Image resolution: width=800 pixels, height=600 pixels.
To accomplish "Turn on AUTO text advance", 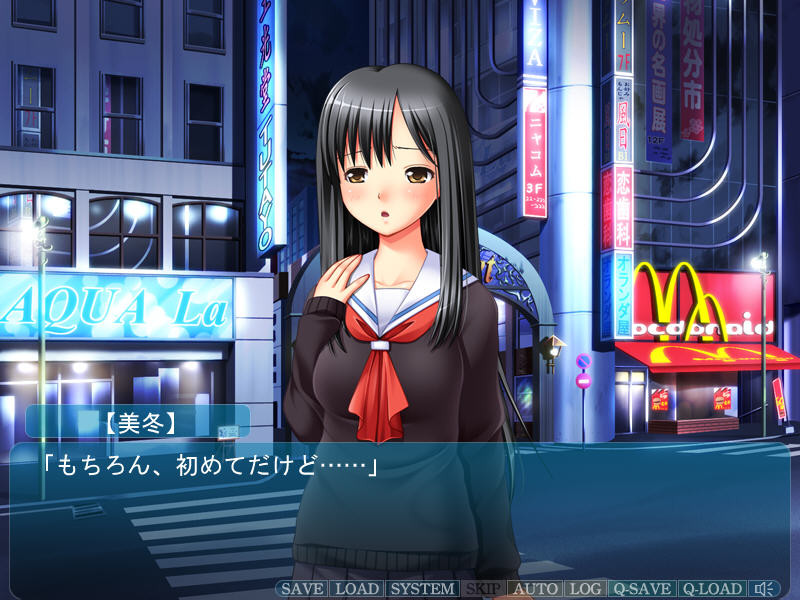I will tap(535, 589).
